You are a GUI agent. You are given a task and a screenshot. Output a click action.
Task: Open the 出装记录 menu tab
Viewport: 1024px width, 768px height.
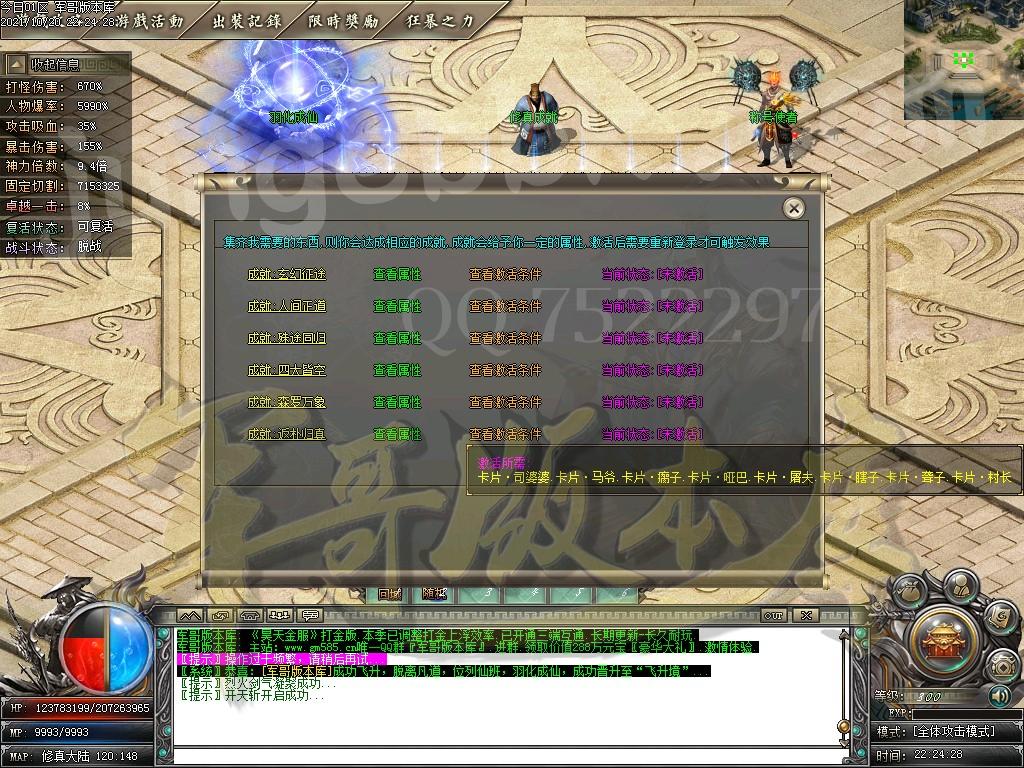pyautogui.click(x=247, y=20)
